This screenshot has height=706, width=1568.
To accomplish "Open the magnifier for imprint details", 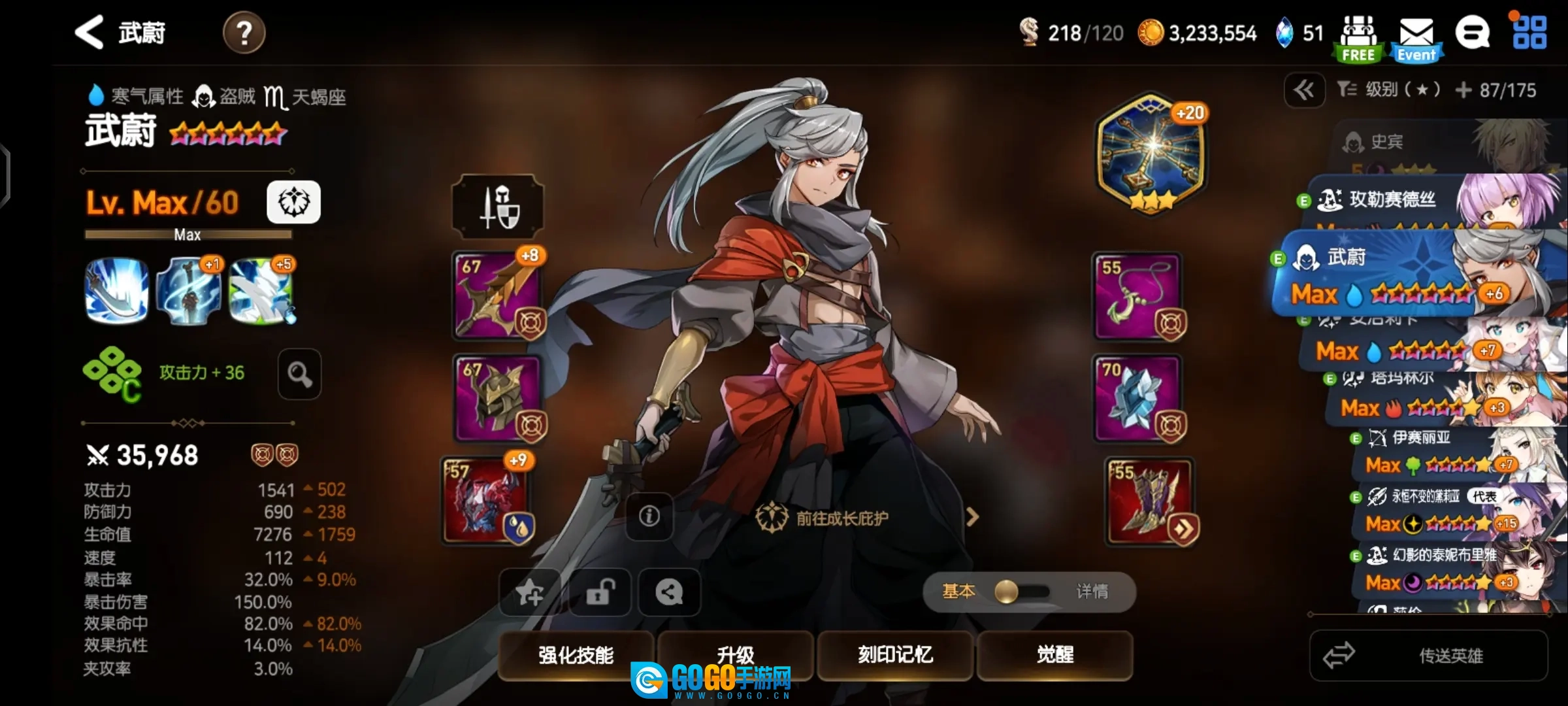I will pos(299,374).
